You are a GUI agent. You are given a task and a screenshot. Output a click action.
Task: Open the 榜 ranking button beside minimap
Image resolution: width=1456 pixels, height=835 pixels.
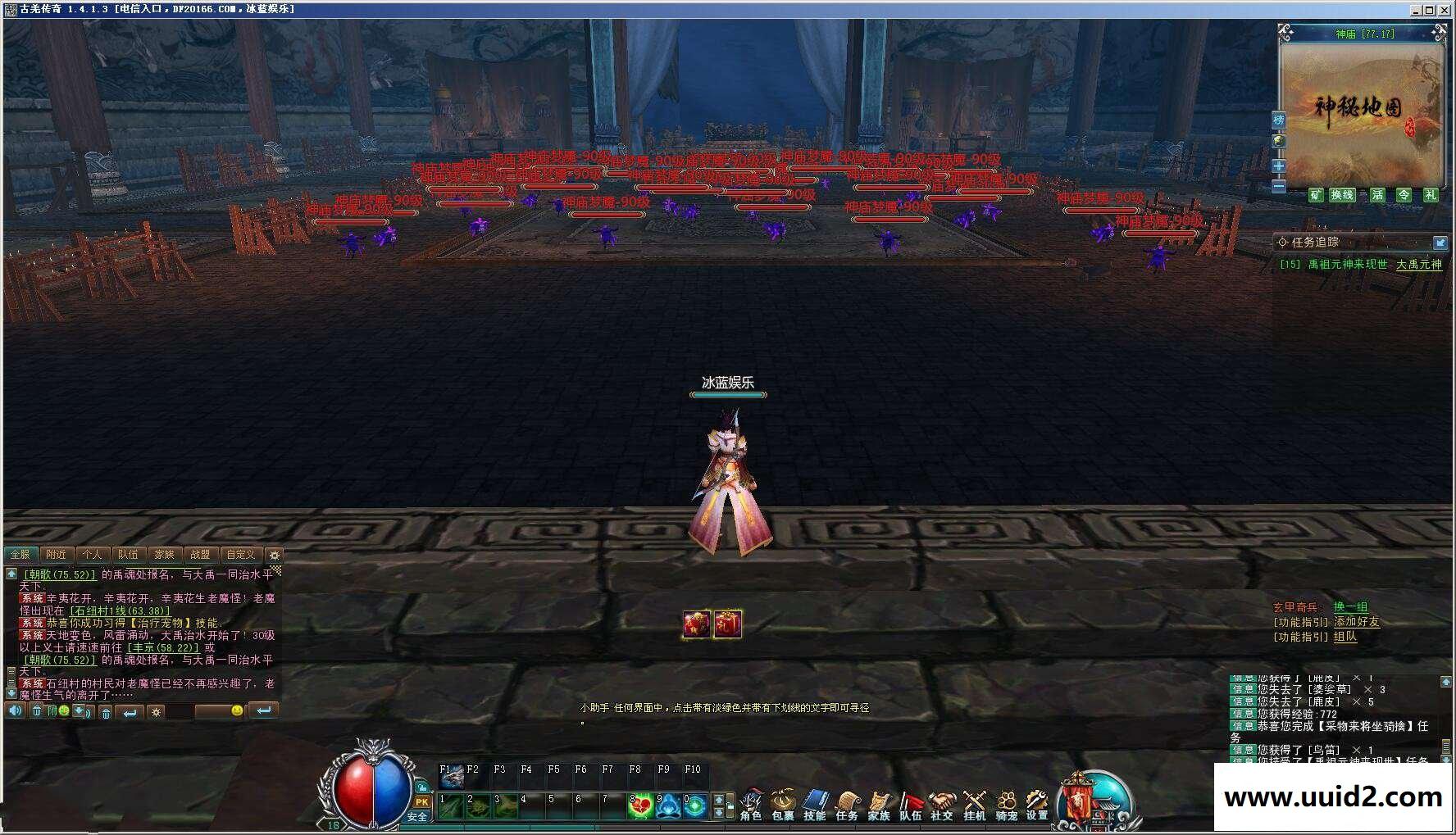coord(1278,120)
